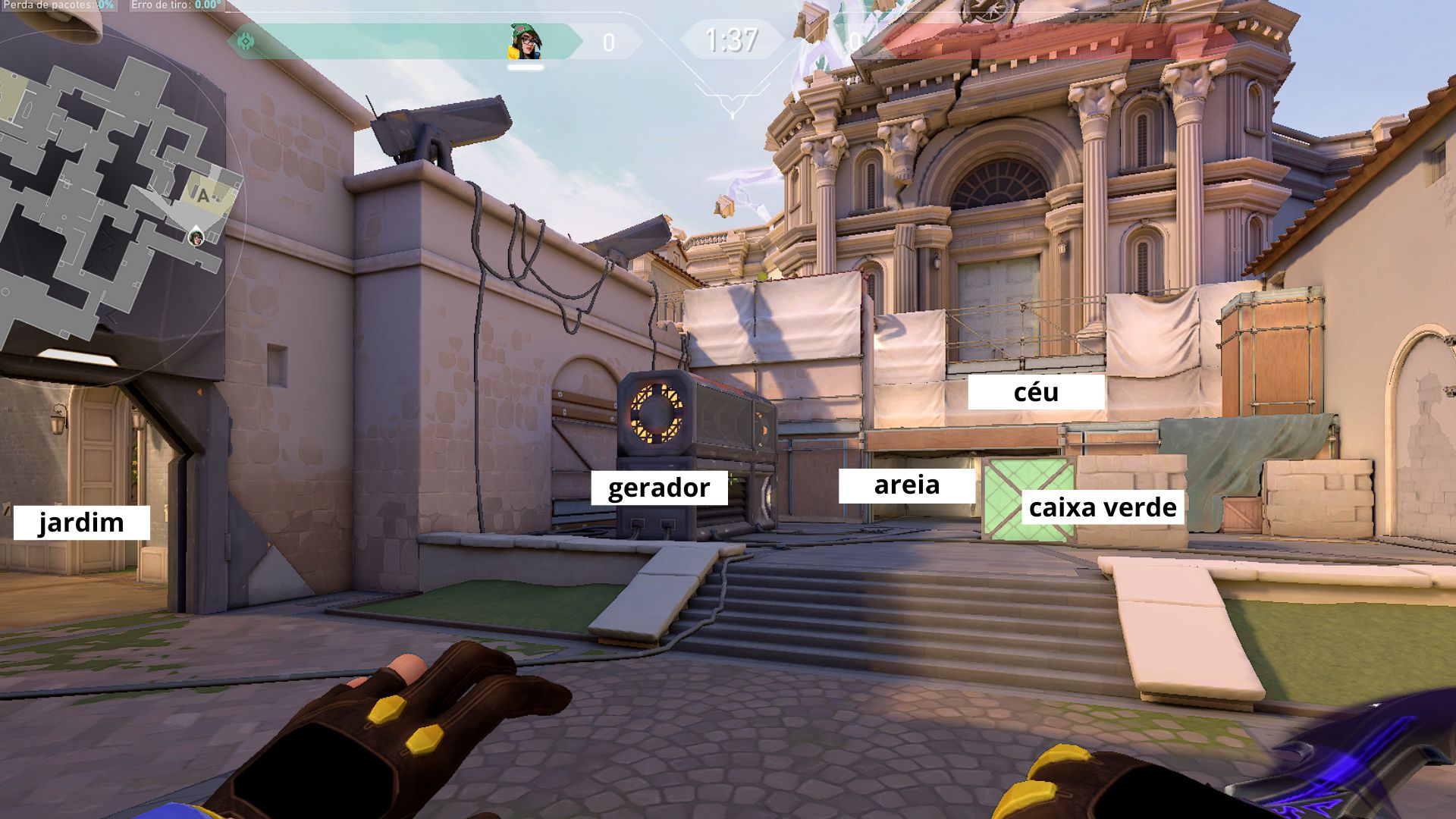Select the "céu" callout label
The height and width of the screenshot is (819, 1456).
[1036, 393]
